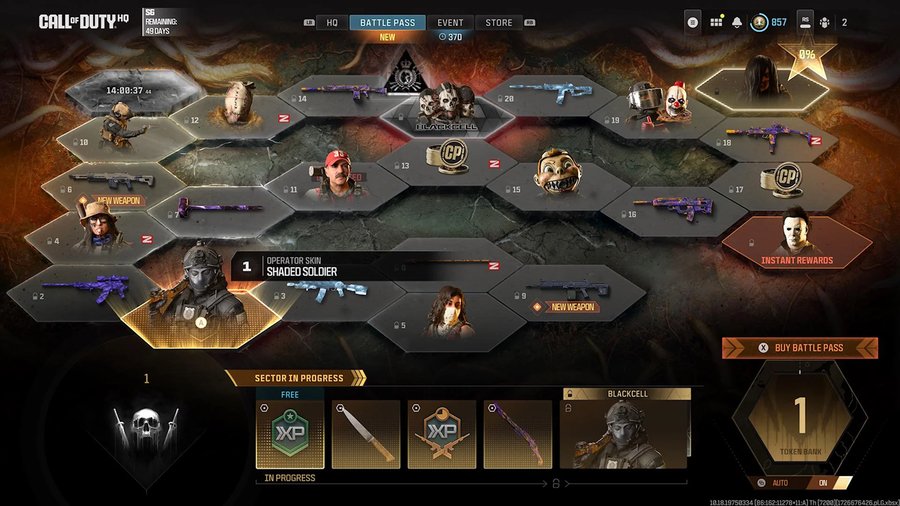Go to the Store tab
This screenshot has height=506, width=900.
pyautogui.click(x=498, y=22)
